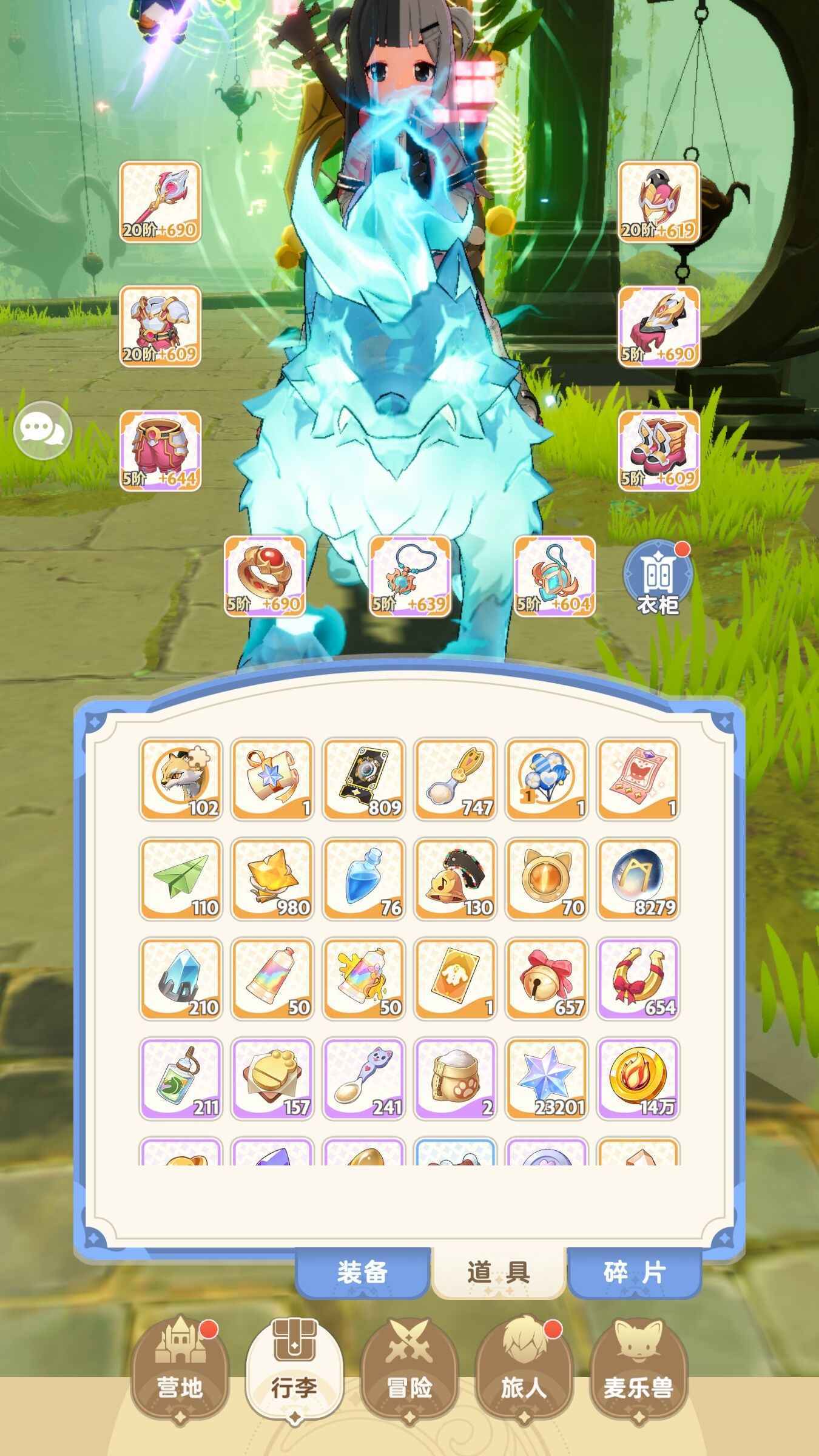The image size is (819, 1456).
Task: Select the chest armor equipment slot
Action: pyautogui.click(x=161, y=328)
